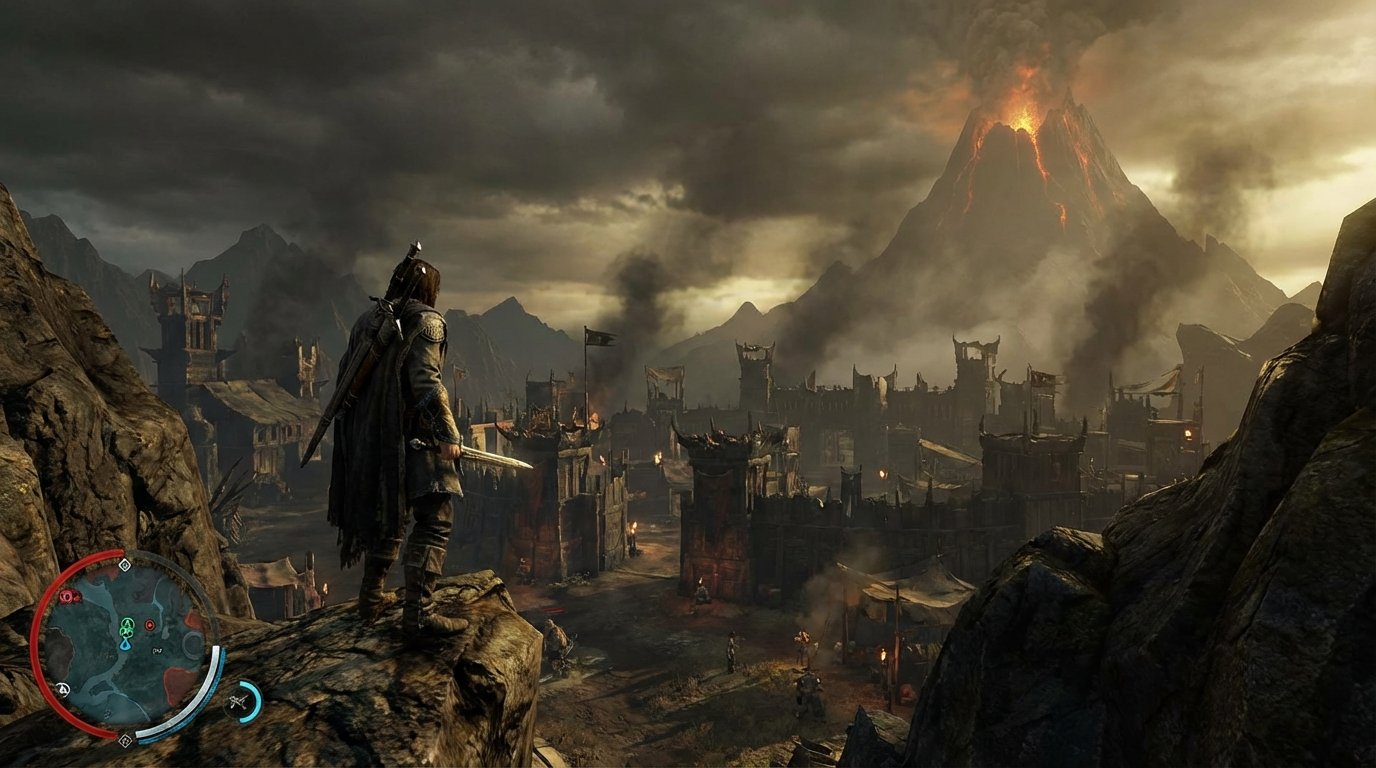Select the weapon indicator beside the minimap

tap(237, 701)
